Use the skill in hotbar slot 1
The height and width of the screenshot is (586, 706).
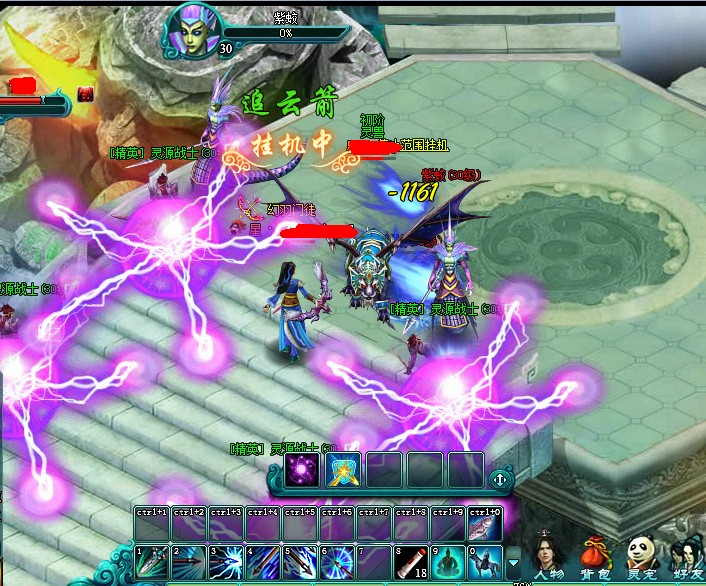(x=153, y=562)
